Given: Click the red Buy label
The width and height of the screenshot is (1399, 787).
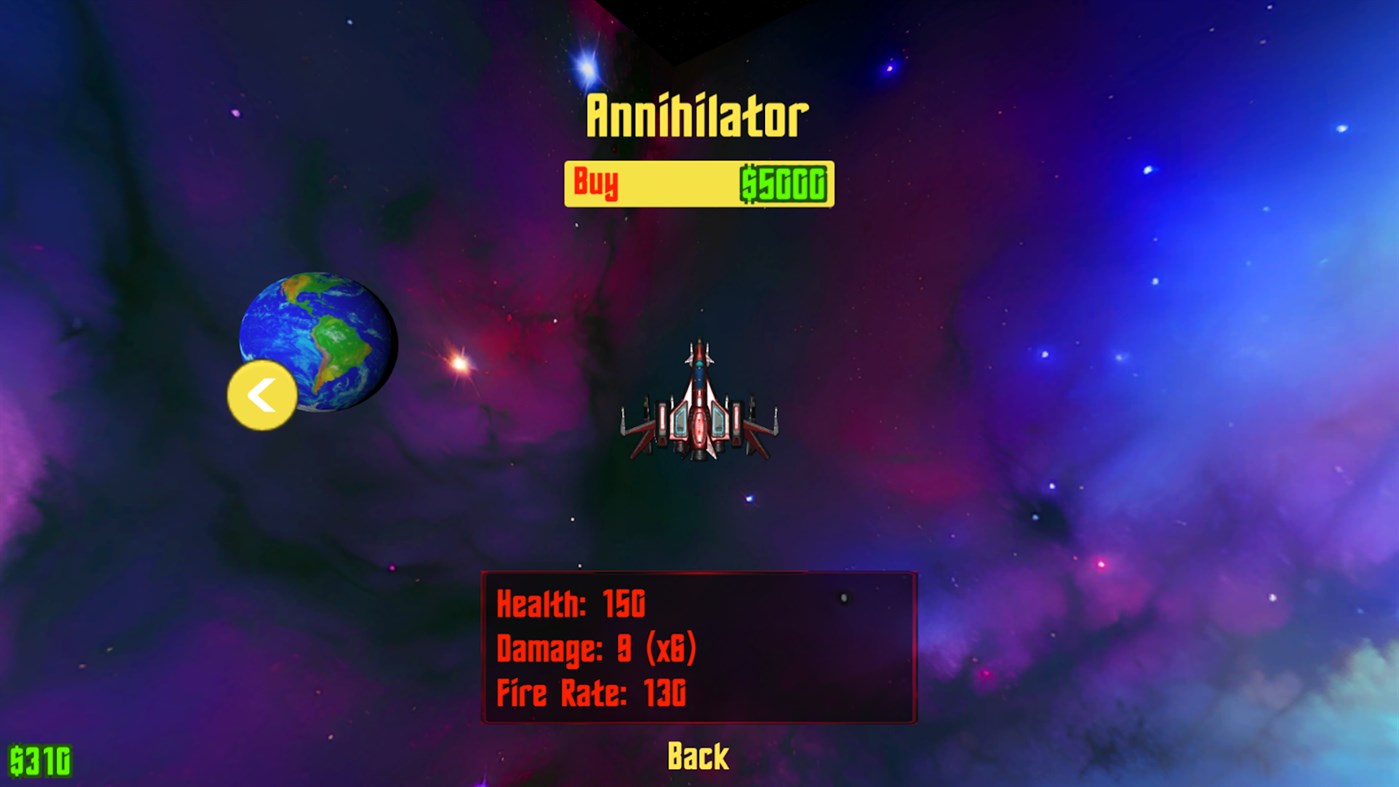Looking at the screenshot, I should click(x=595, y=183).
